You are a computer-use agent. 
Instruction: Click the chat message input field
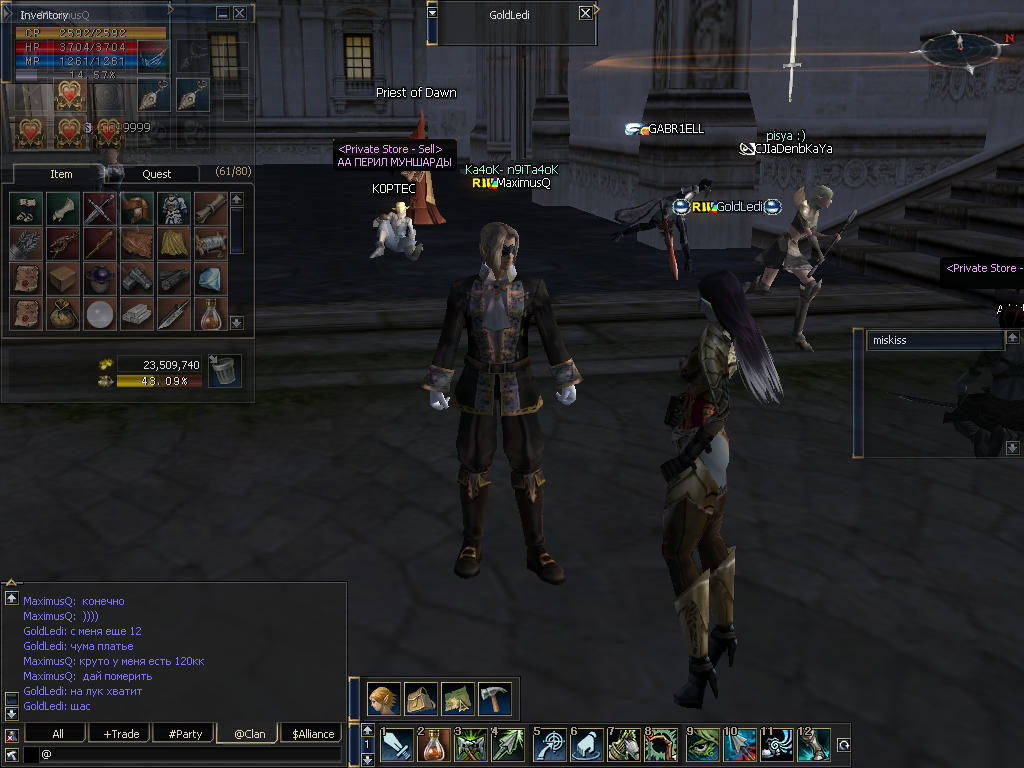tap(190, 754)
